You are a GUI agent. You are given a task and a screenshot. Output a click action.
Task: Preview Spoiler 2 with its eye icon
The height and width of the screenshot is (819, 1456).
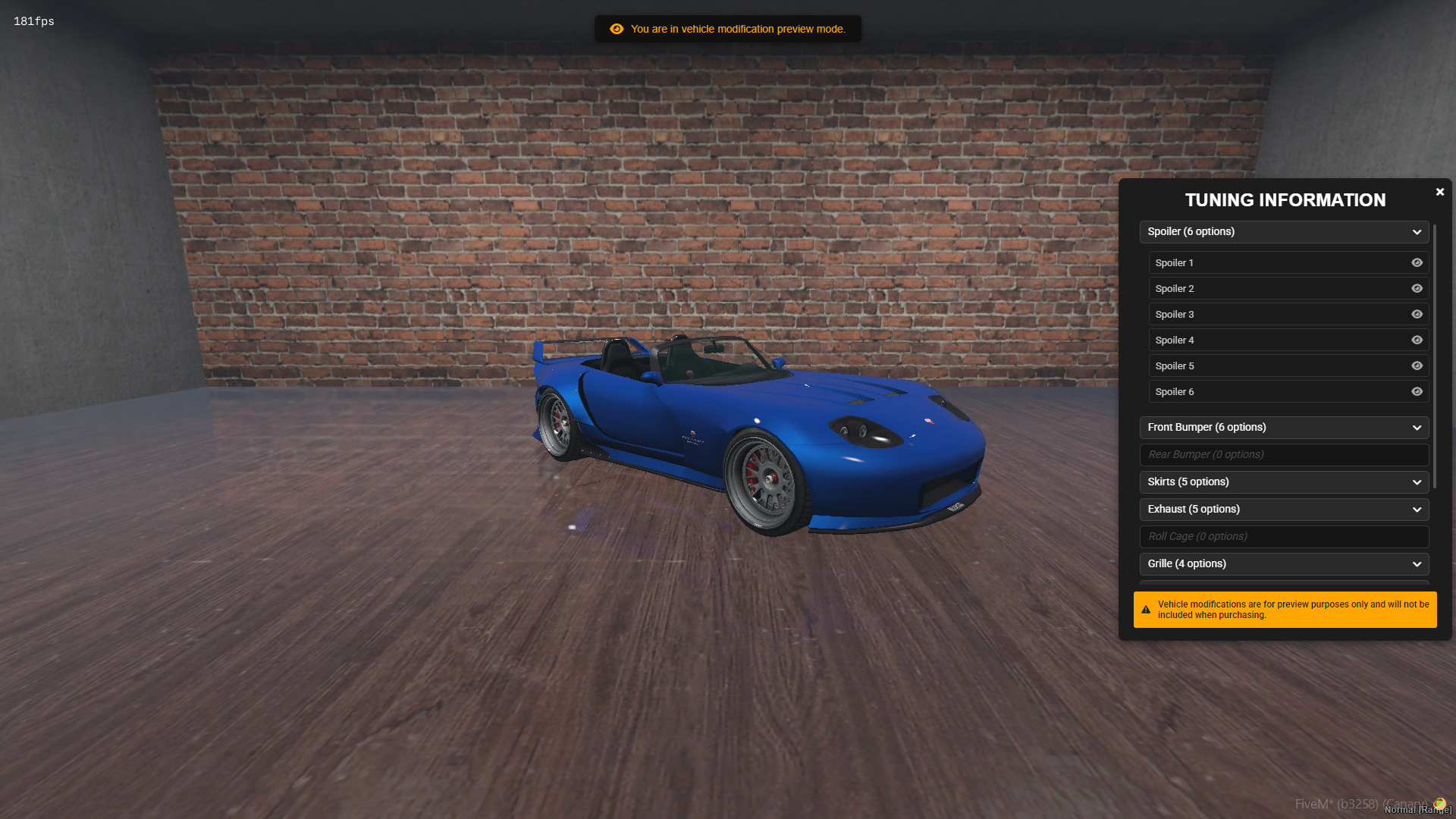[x=1417, y=289]
